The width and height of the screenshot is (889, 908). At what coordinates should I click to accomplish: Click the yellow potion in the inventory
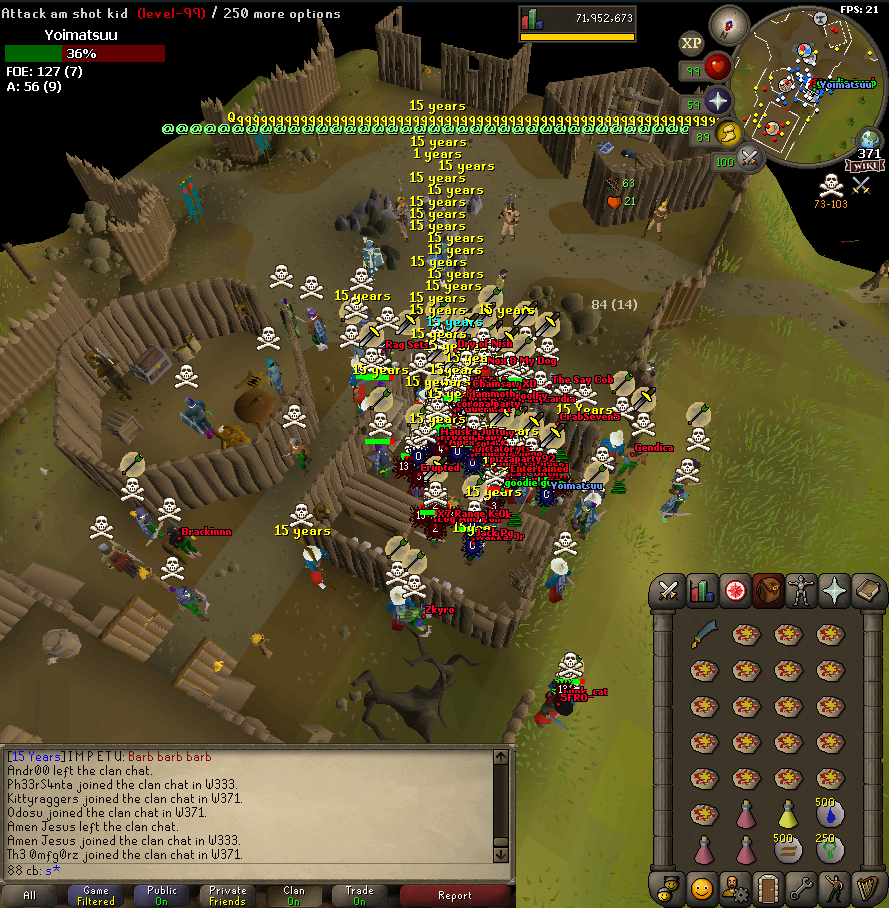click(786, 816)
